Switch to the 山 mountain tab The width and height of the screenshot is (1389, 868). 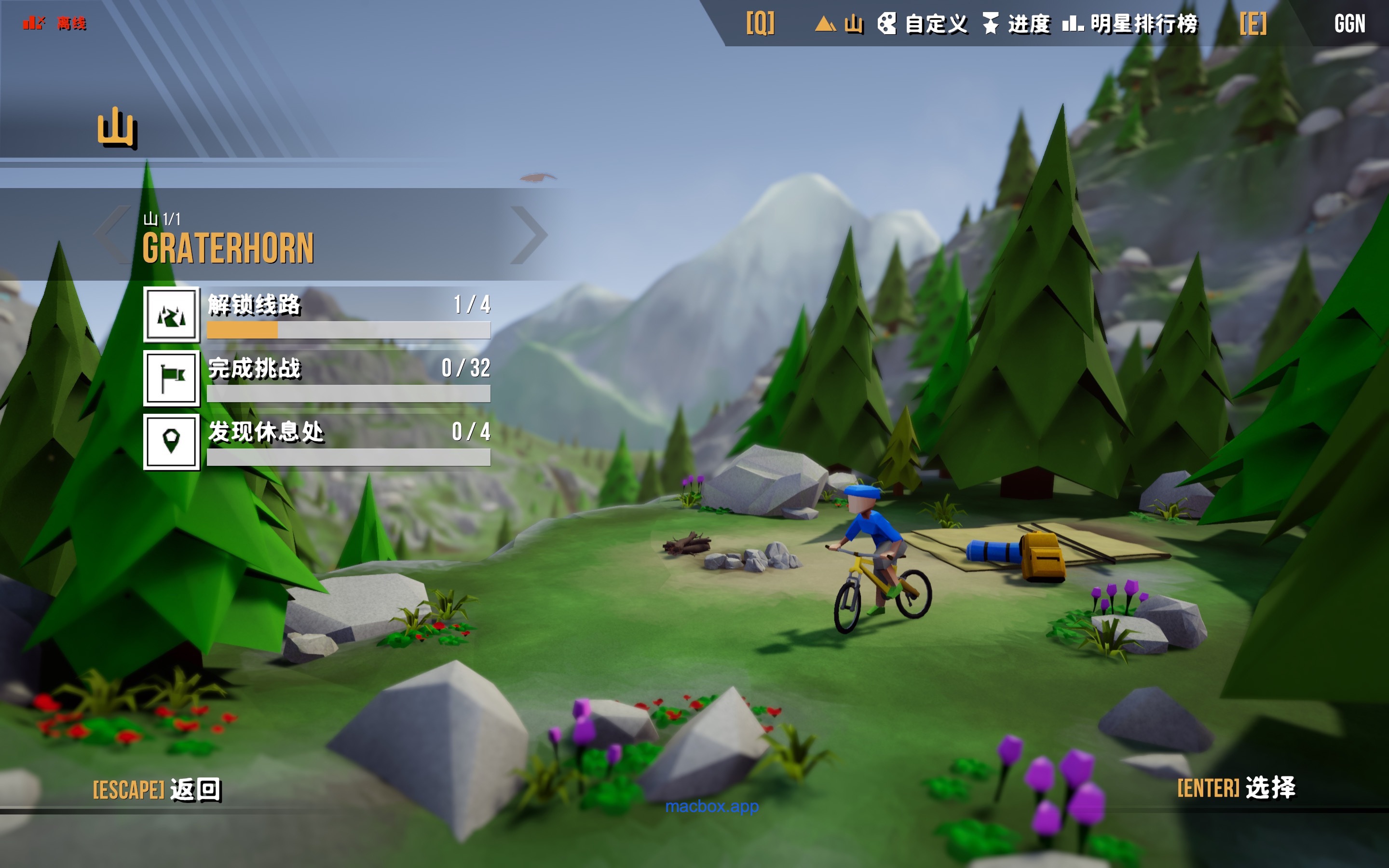[839, 24]
